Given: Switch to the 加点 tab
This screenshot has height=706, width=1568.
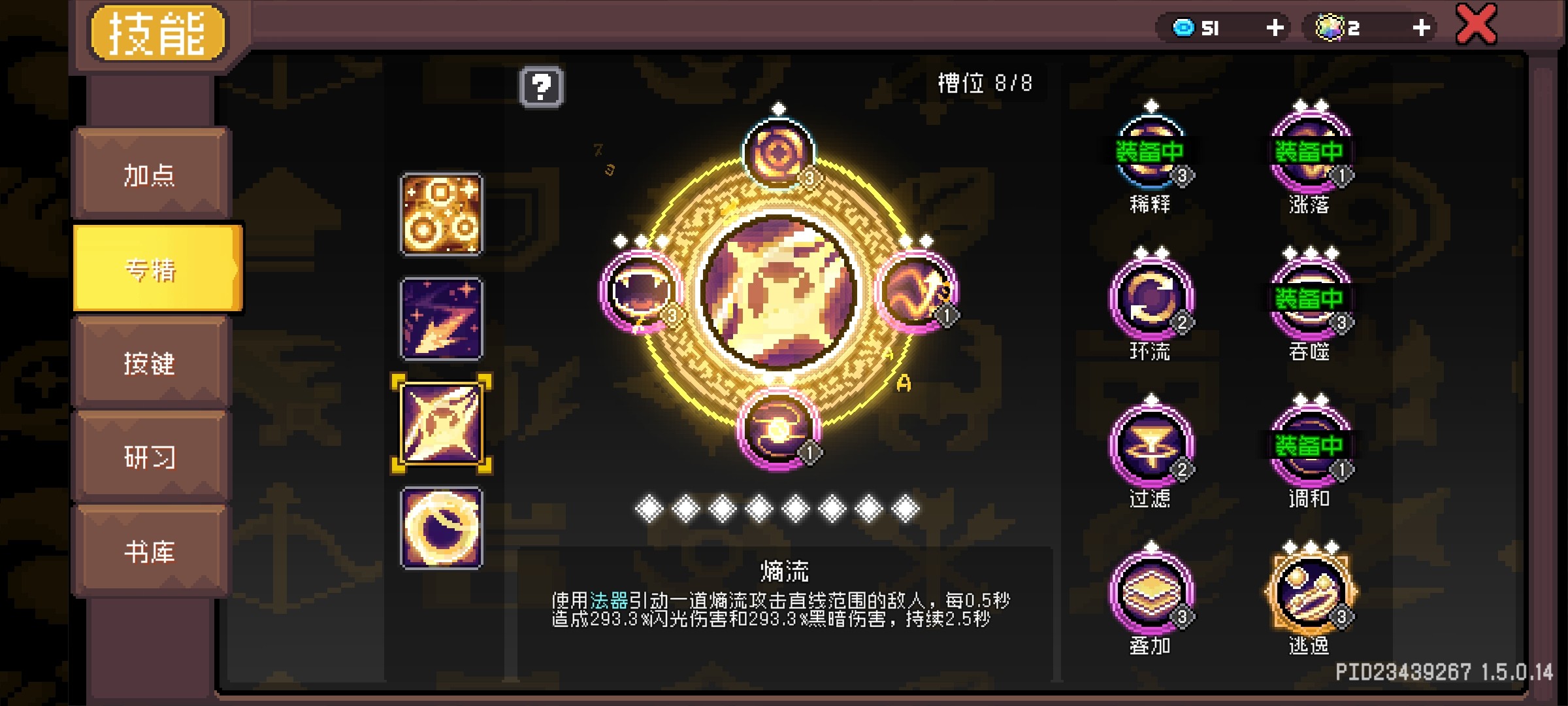Looking at the screenshot, I should [x=150, y=174].
